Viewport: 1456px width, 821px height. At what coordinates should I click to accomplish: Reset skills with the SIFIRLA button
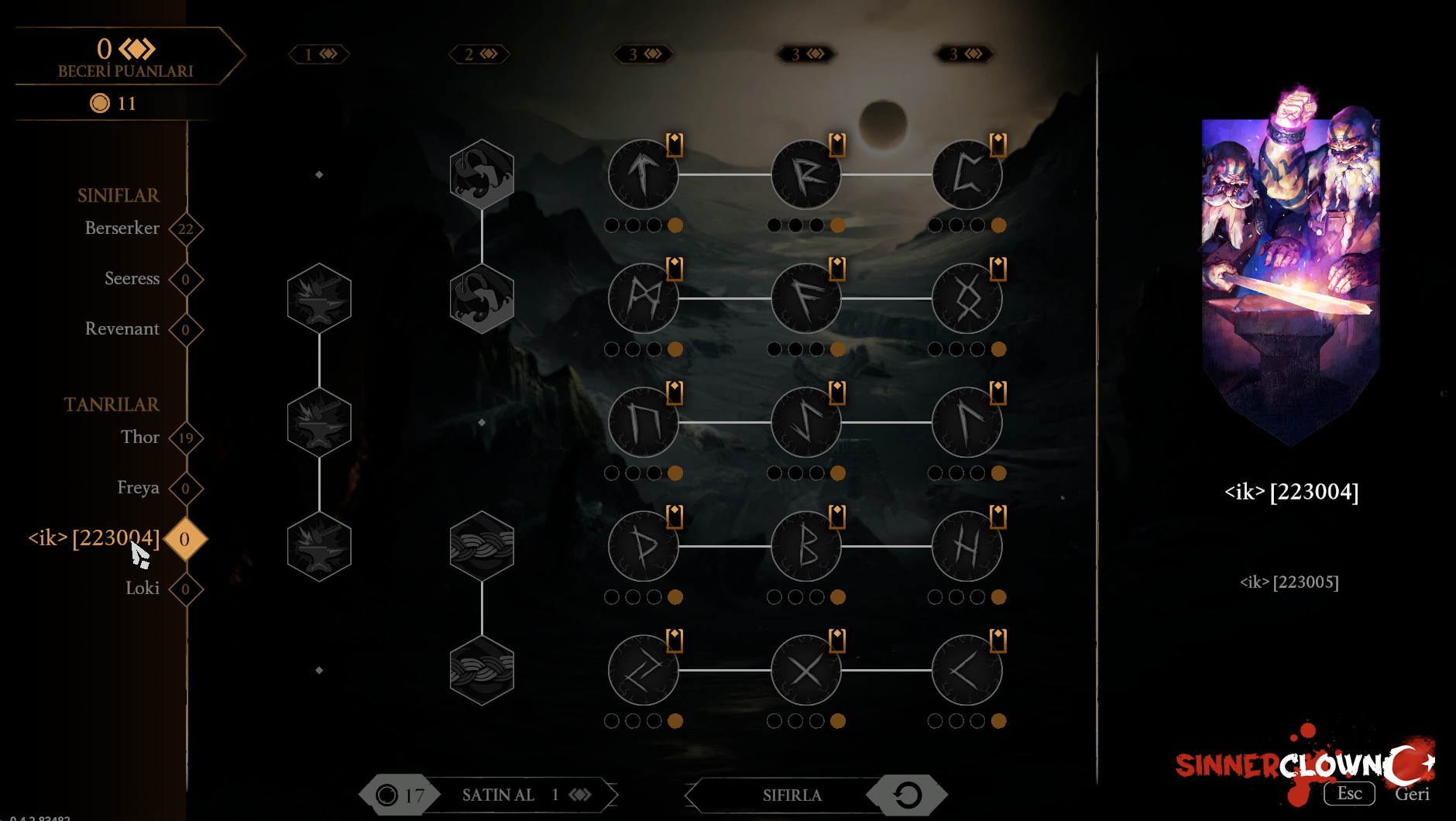pyautogui.click(x=792, y=795)
